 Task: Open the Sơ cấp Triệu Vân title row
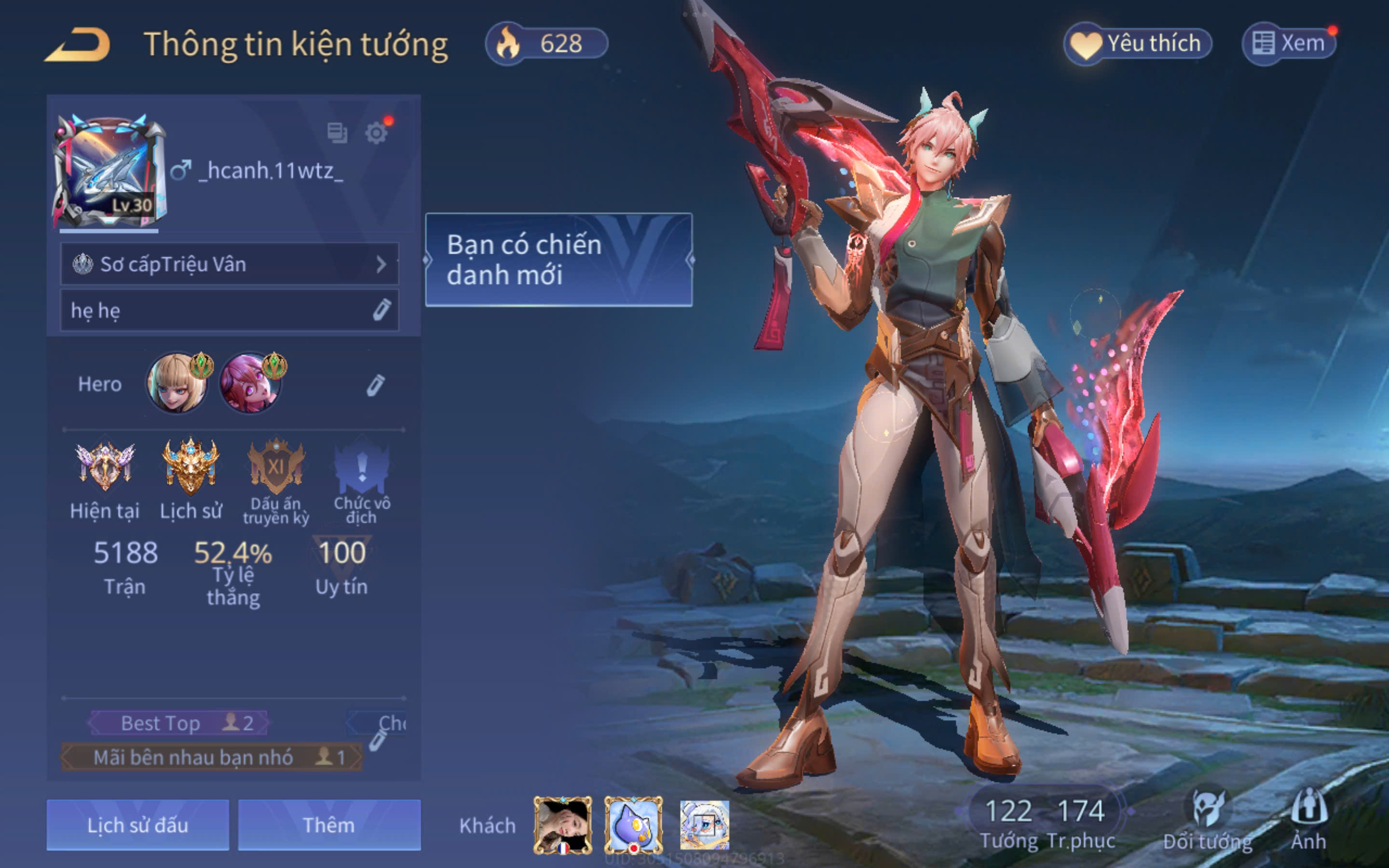pos(229,264)
